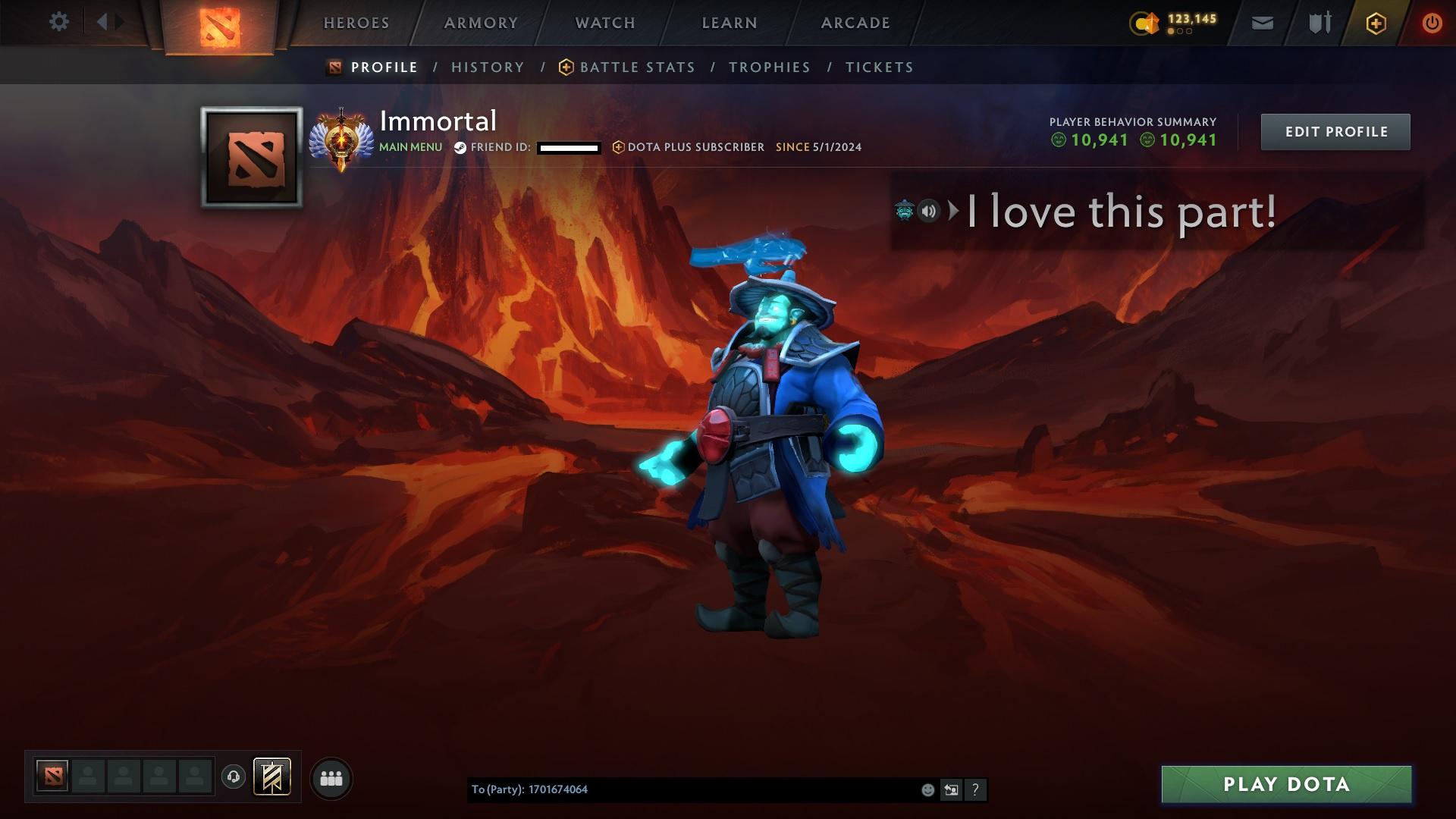Viewport: 1456px width, 819px height.
Task: Click the EDIT PROFILE button
Action: [1335, 131]
